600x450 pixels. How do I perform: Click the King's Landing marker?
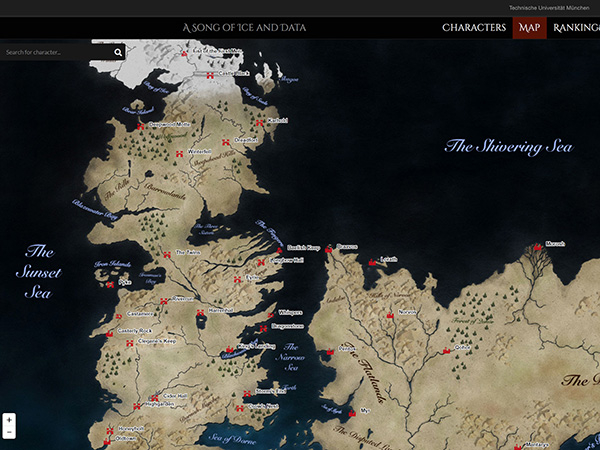pyautogui.click(x=229, y=346)
